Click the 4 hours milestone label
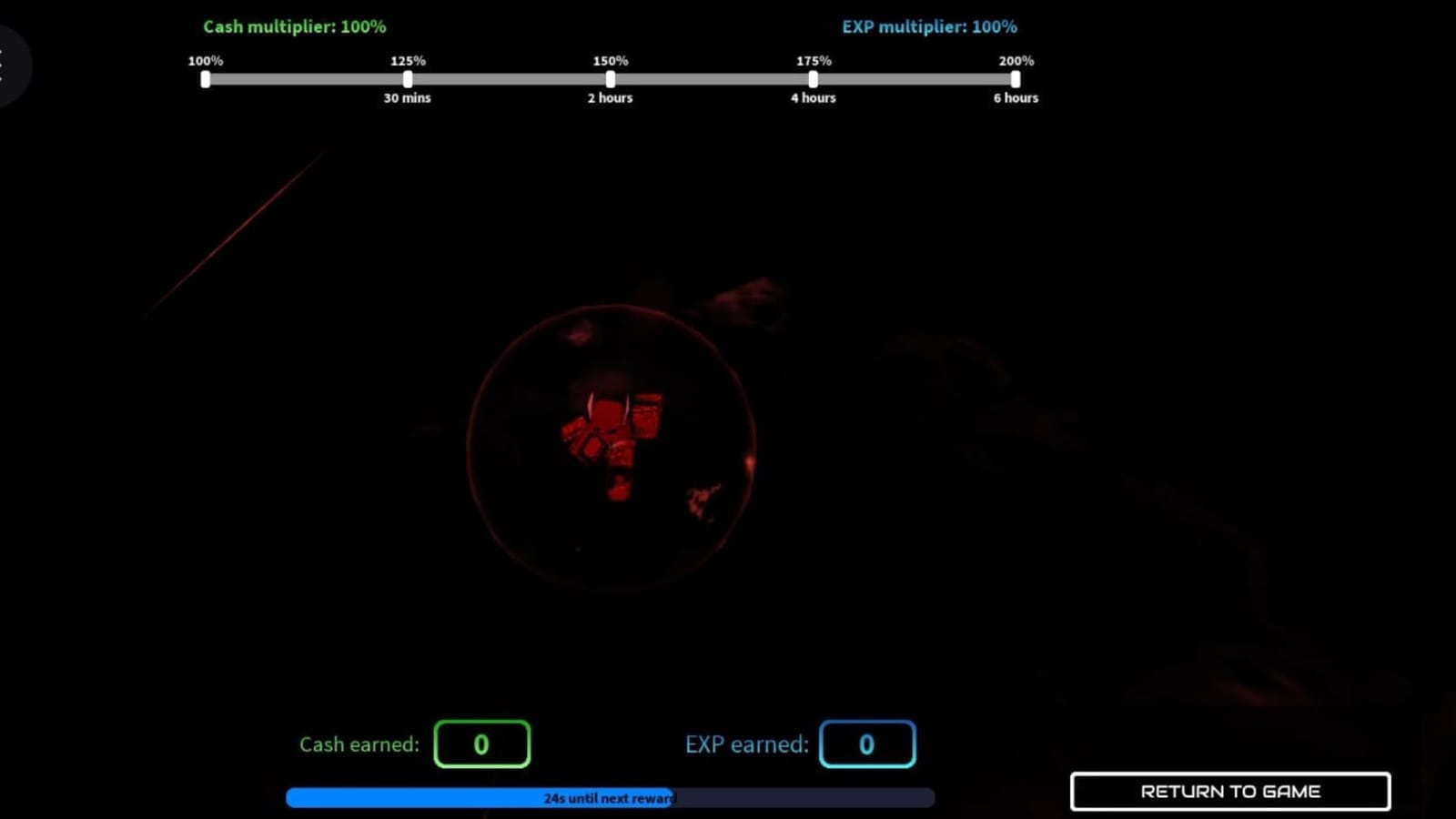This screenshot has height=819, width=1456. (813, 97)
